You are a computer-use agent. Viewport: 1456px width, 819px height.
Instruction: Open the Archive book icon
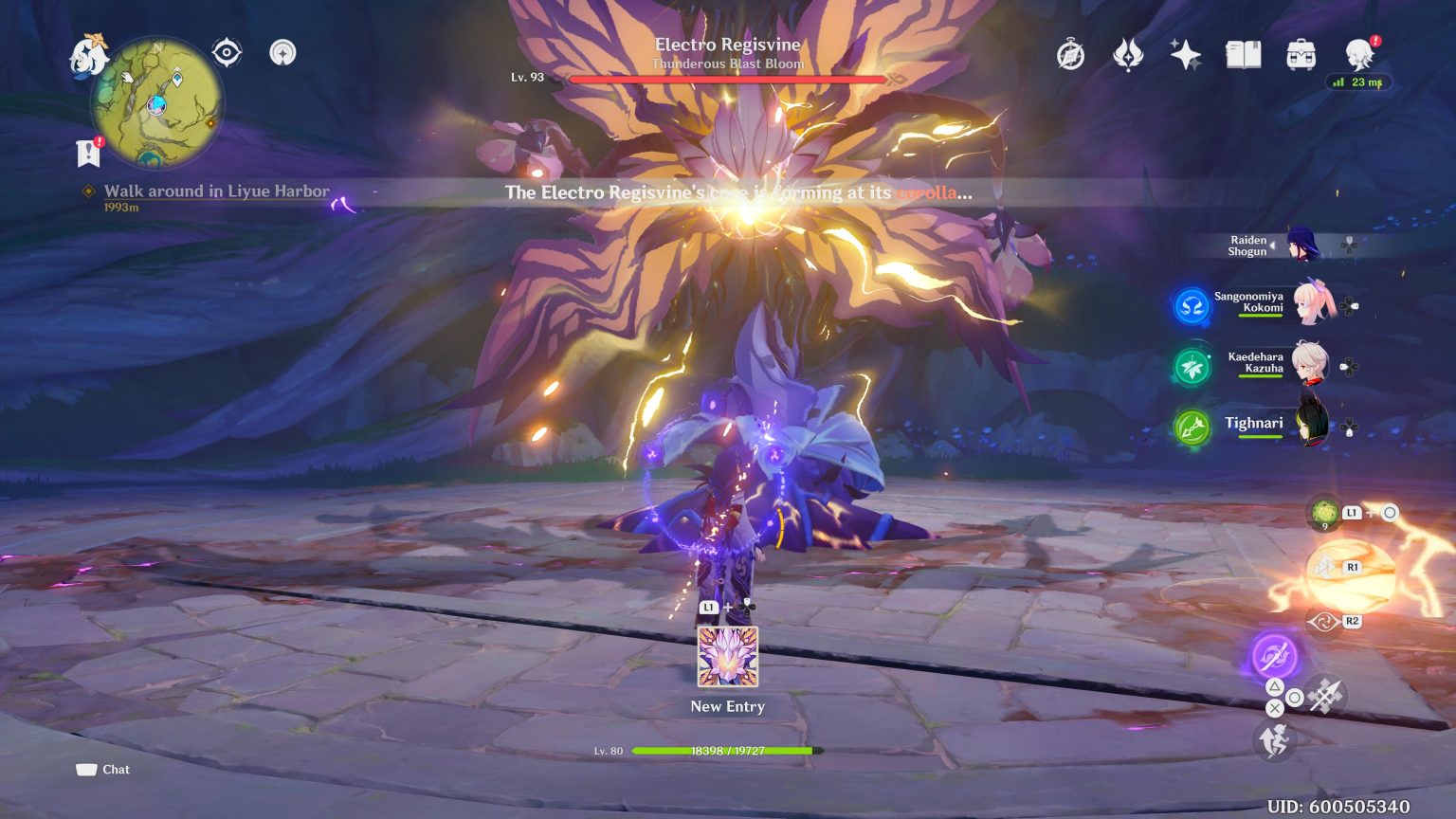point(1245,55)
